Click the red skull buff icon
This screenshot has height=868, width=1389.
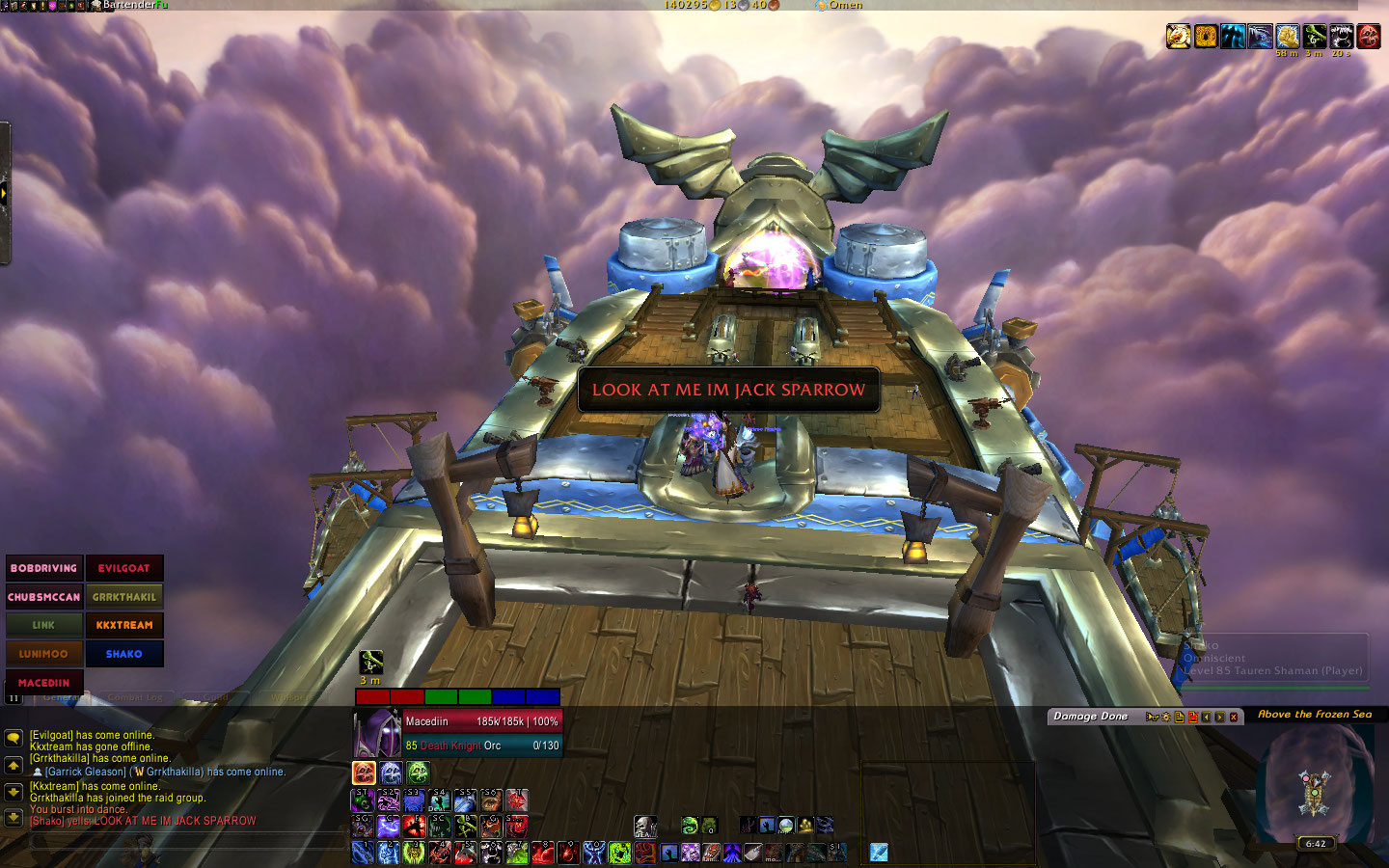(x=1368, y=37)
